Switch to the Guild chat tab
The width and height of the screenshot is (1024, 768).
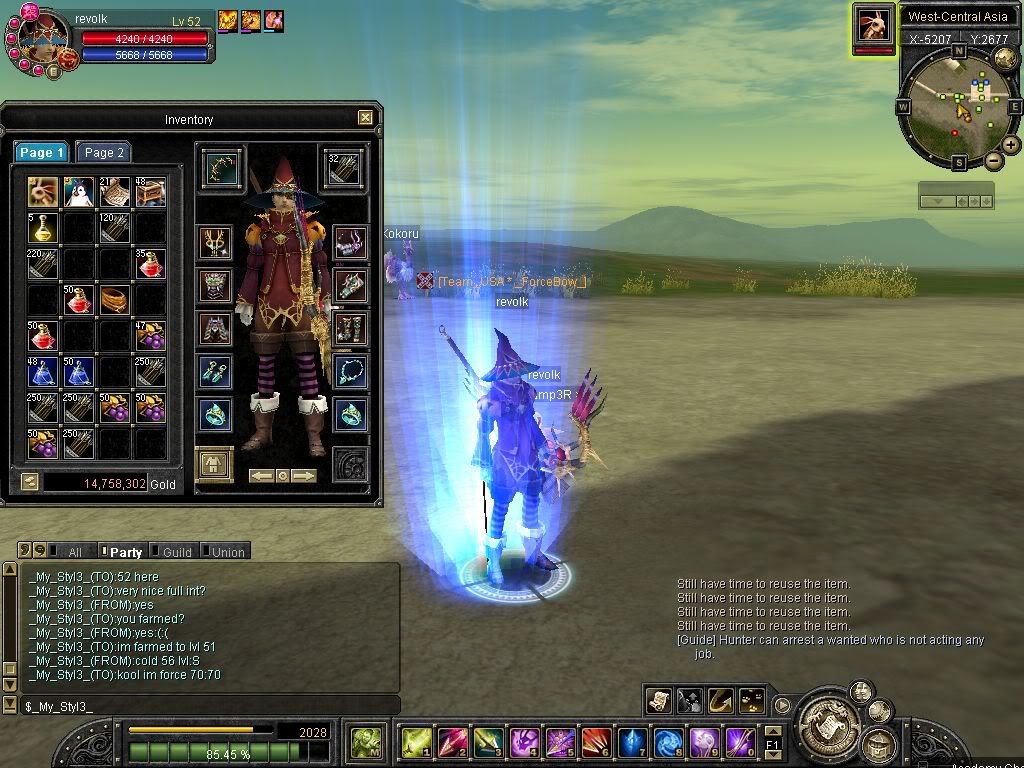click(x=176, y=552)
